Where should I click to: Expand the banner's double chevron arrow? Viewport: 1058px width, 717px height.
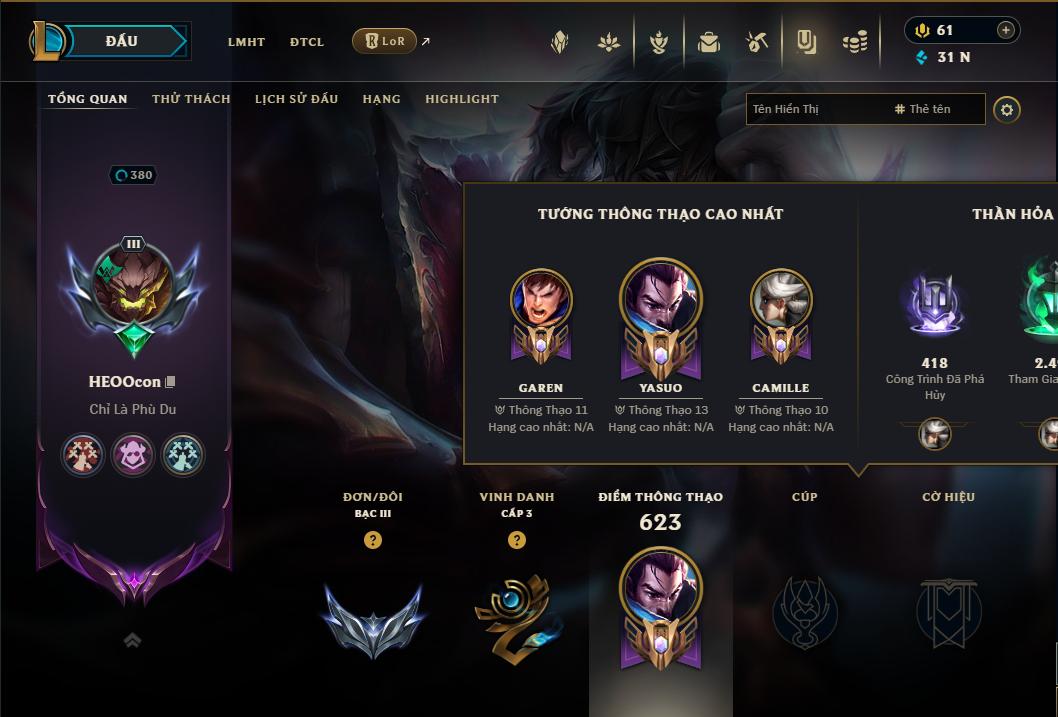pyautogui.click(x=132, y=640)
